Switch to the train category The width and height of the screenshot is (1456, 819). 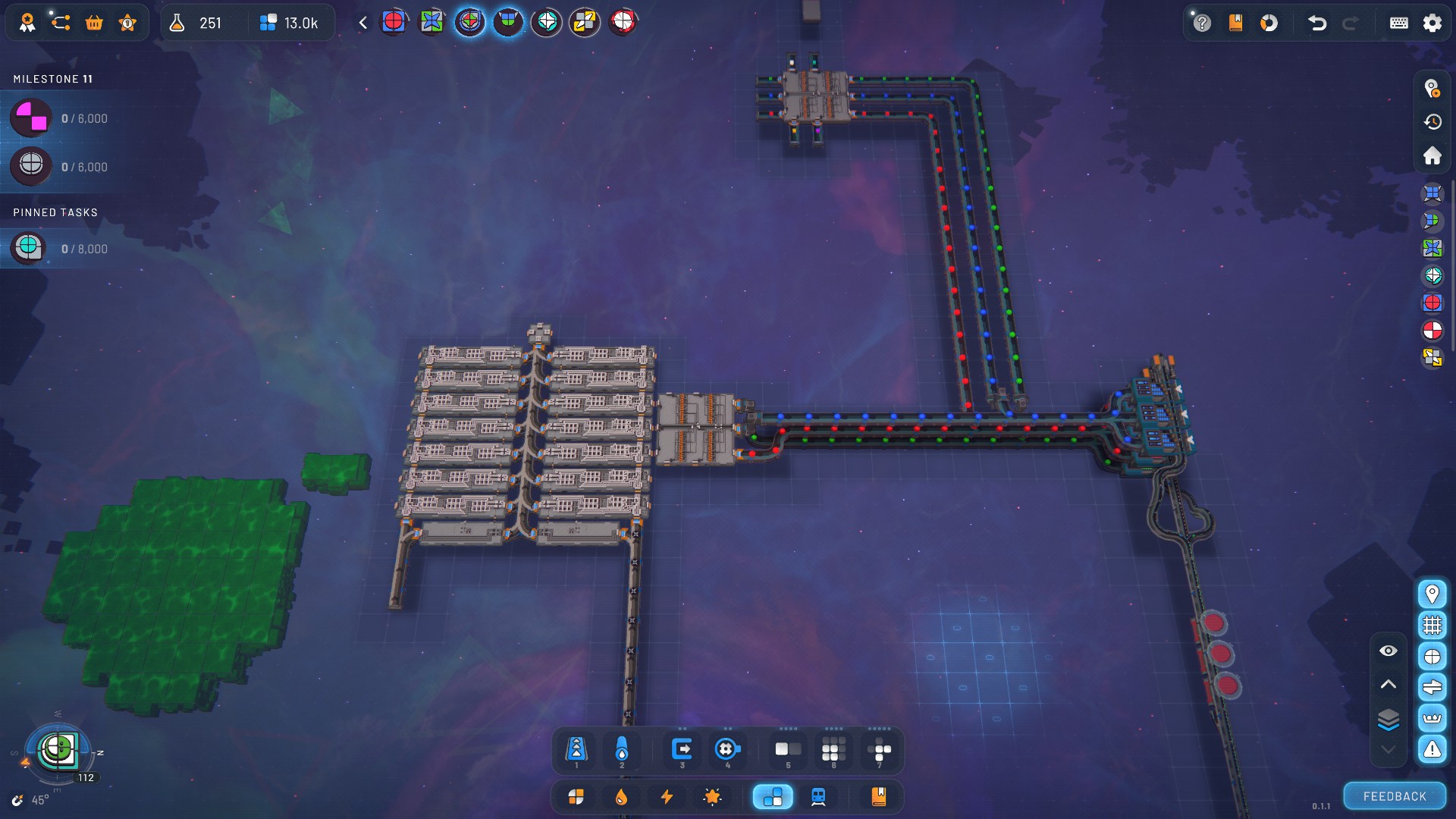(818, 796)
